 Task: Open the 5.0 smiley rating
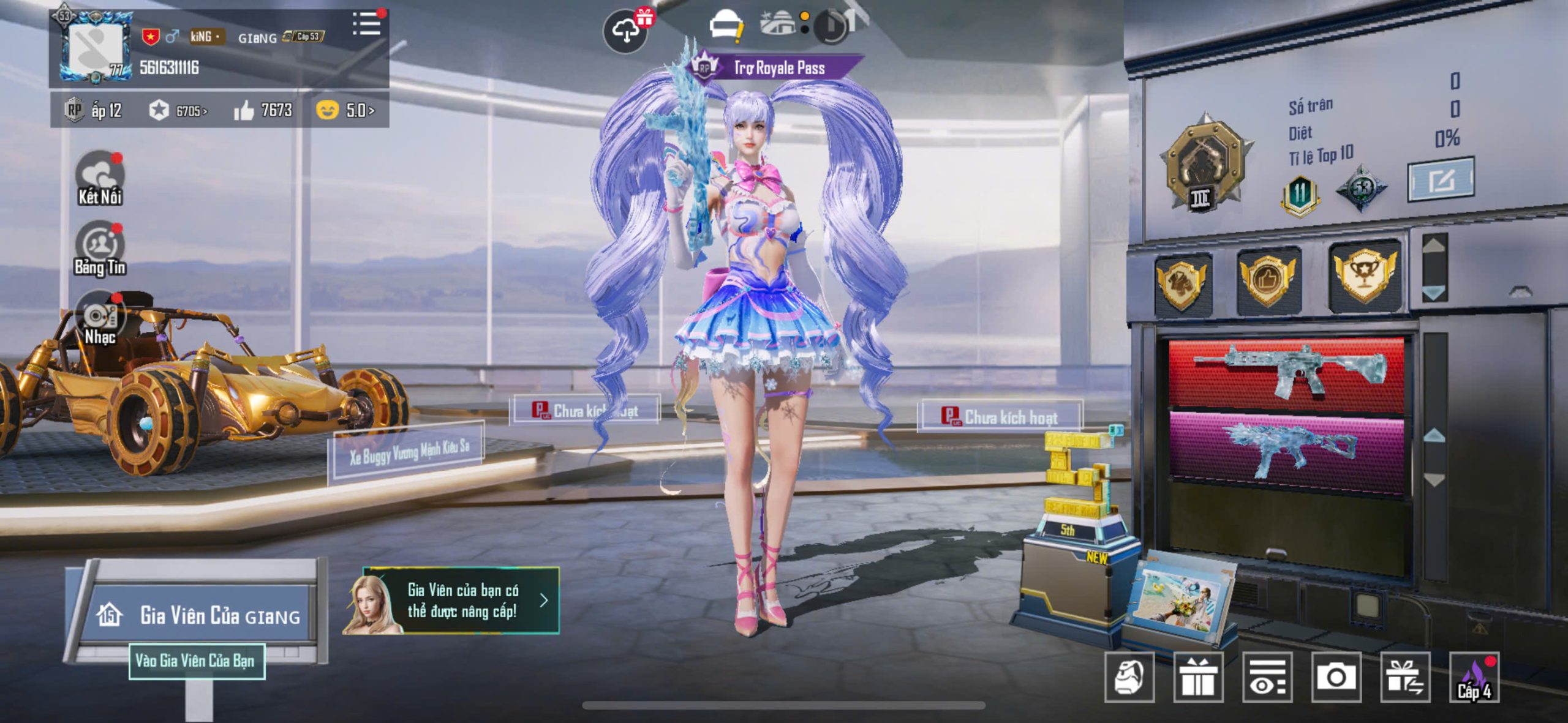345,110
